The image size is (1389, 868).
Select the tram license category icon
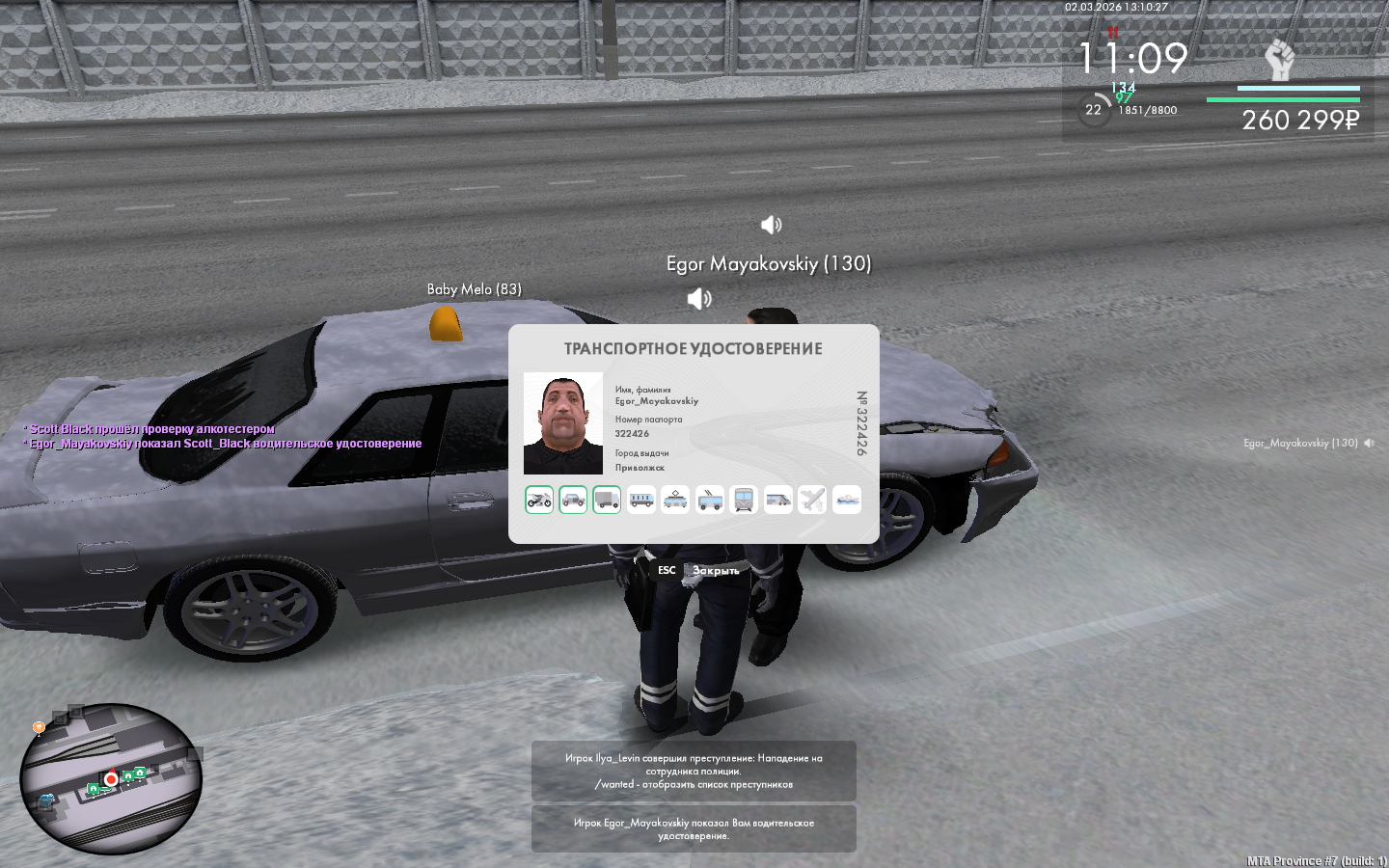coord(675,500)
